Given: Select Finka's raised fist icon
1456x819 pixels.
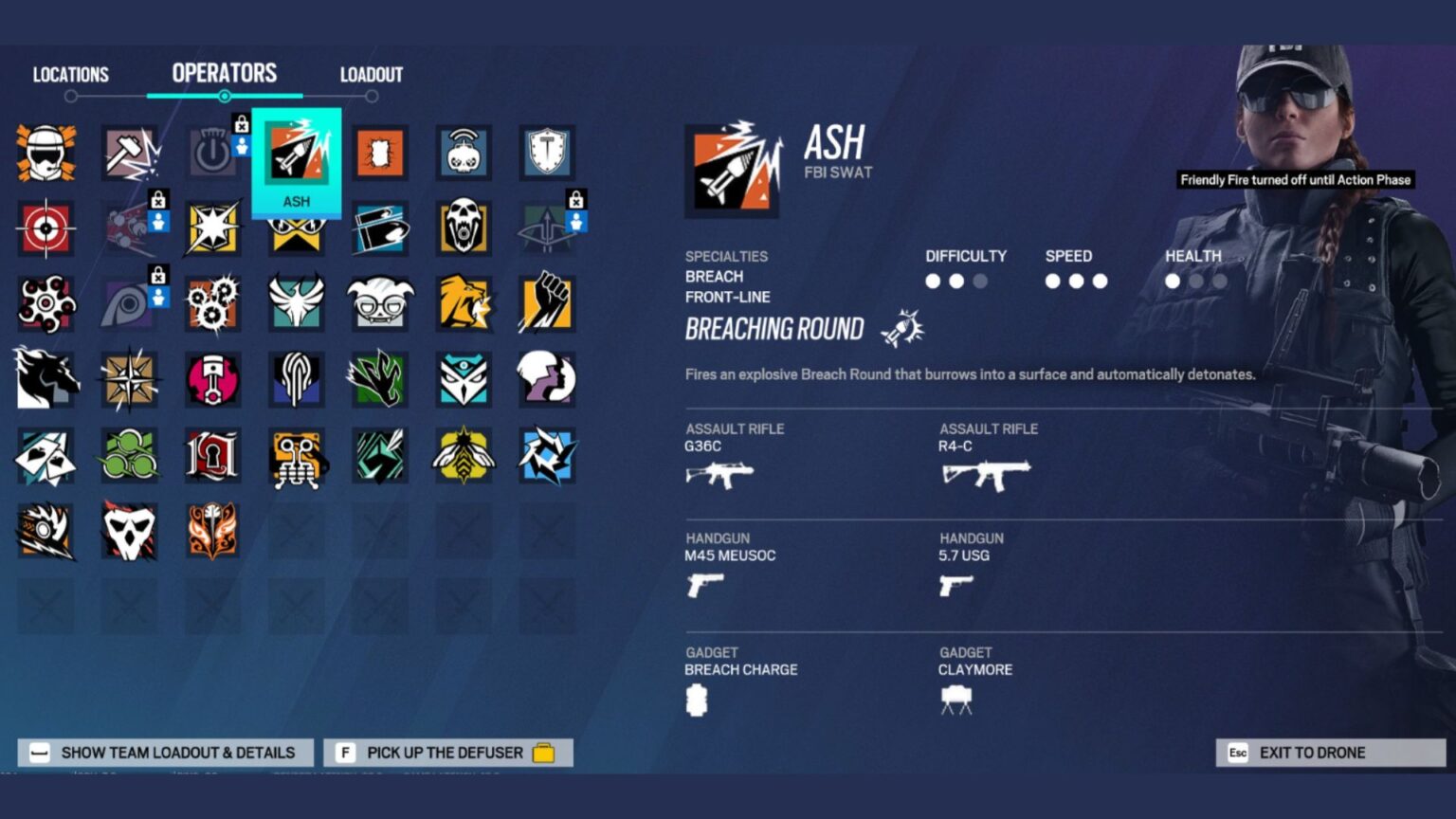Looking at the screenshot, I should click(x=547, y=304).
